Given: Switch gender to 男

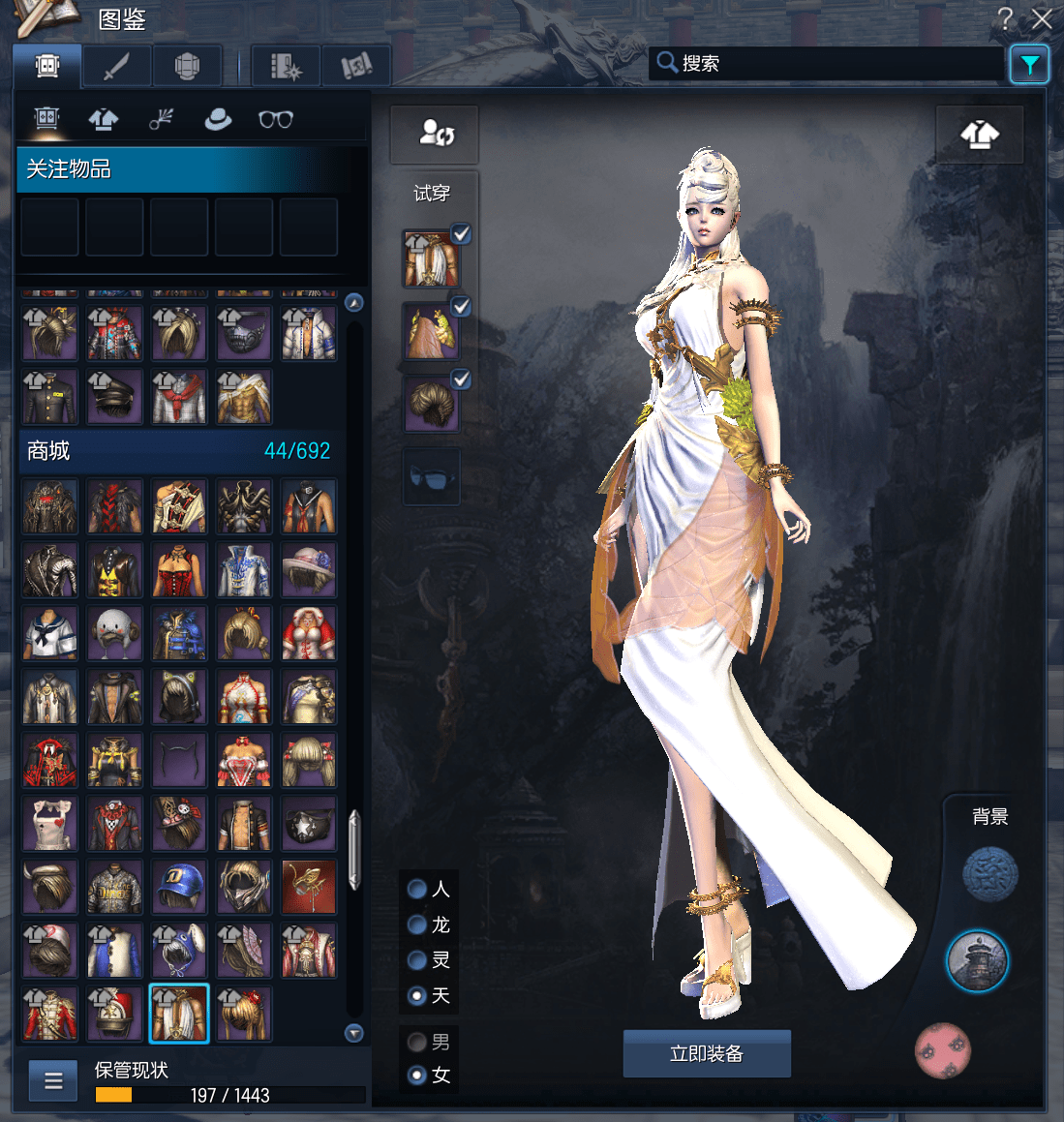Looking at the screenshot, I should [x=418, y=1042].
